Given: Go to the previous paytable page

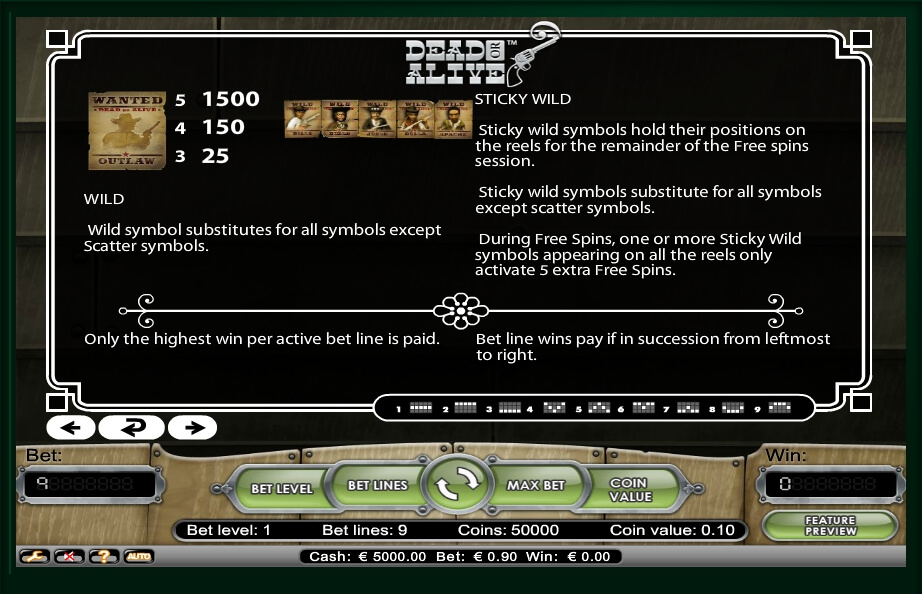Looking at the screenshot, I should coord(70,428).
